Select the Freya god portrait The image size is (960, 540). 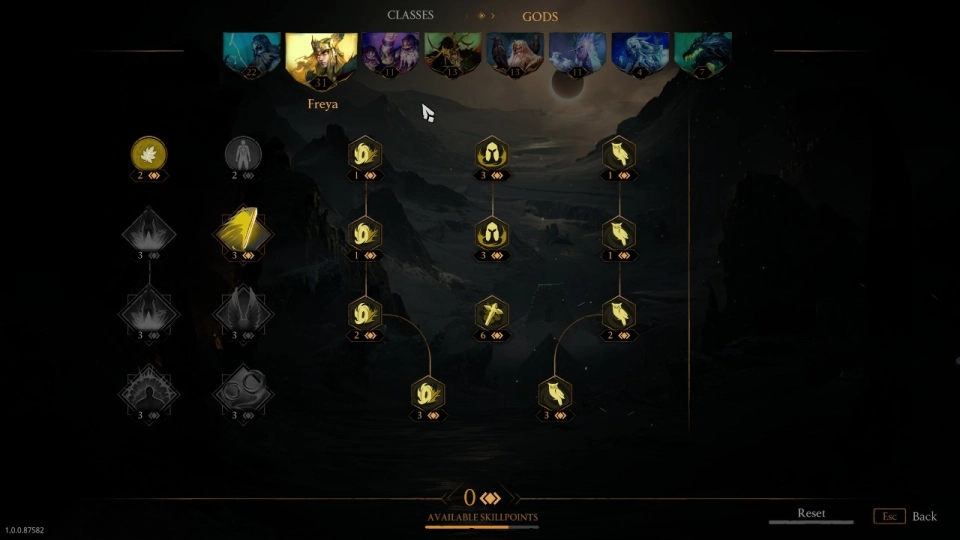(x=322, y=57)
